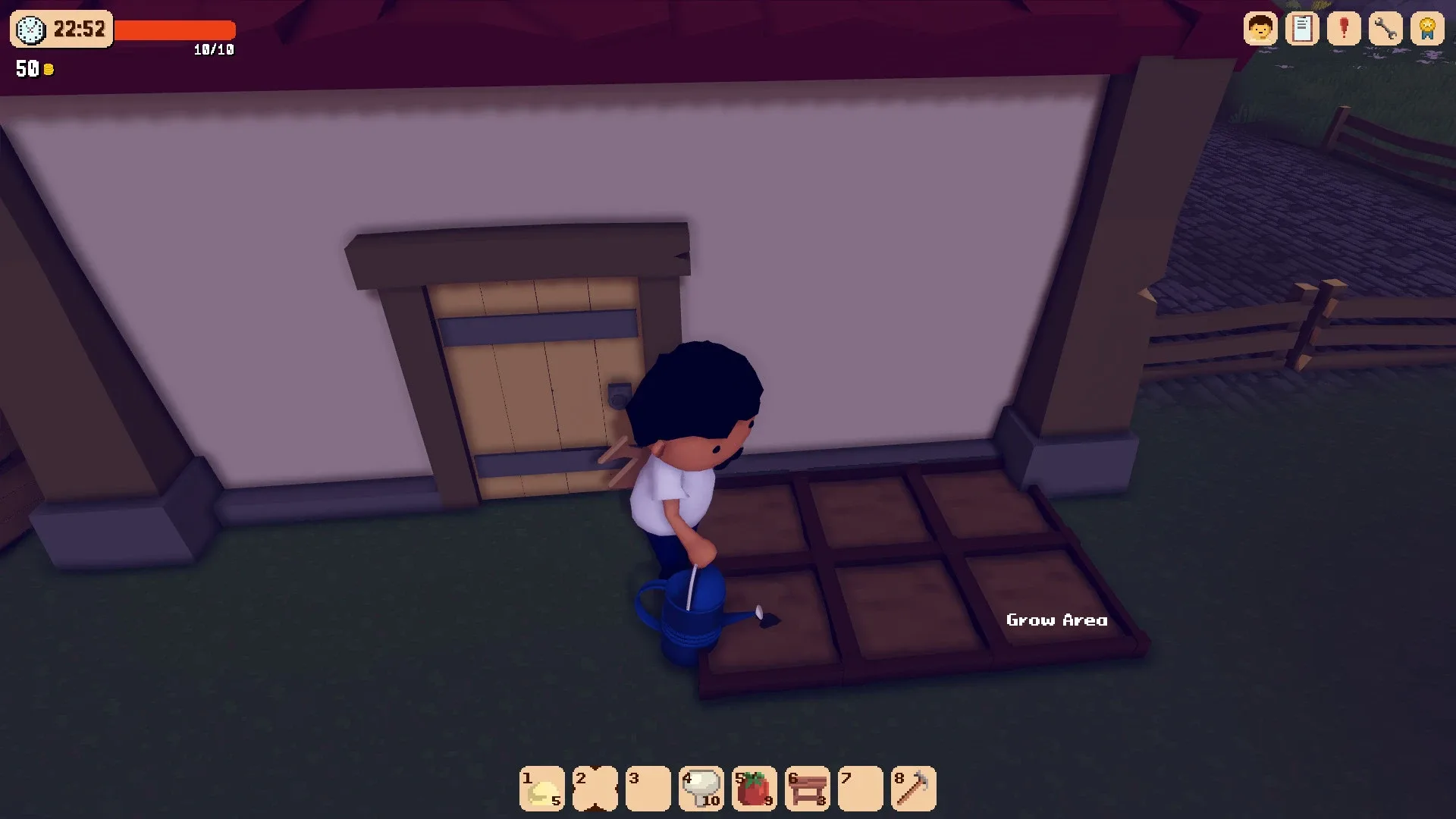Select the wooden table in hotbar slot 6
Image resolution: width=1456 pixels, height=819 pixels.
pyautogui.click(x=807, y=789)
